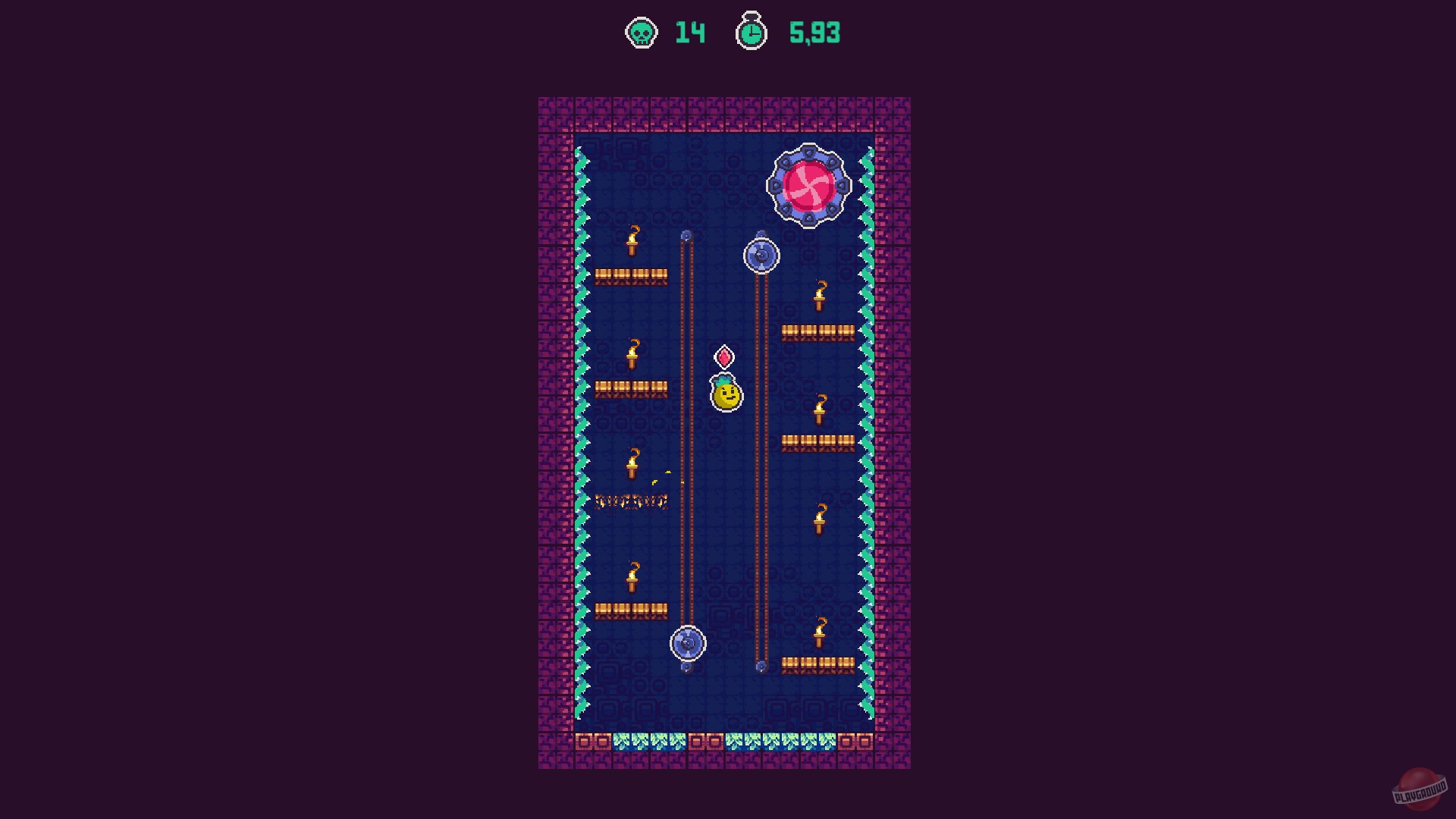Screen dimensions: 1456x819
Task: Click the left vertical saw rail track
Action: coord(686,455)
